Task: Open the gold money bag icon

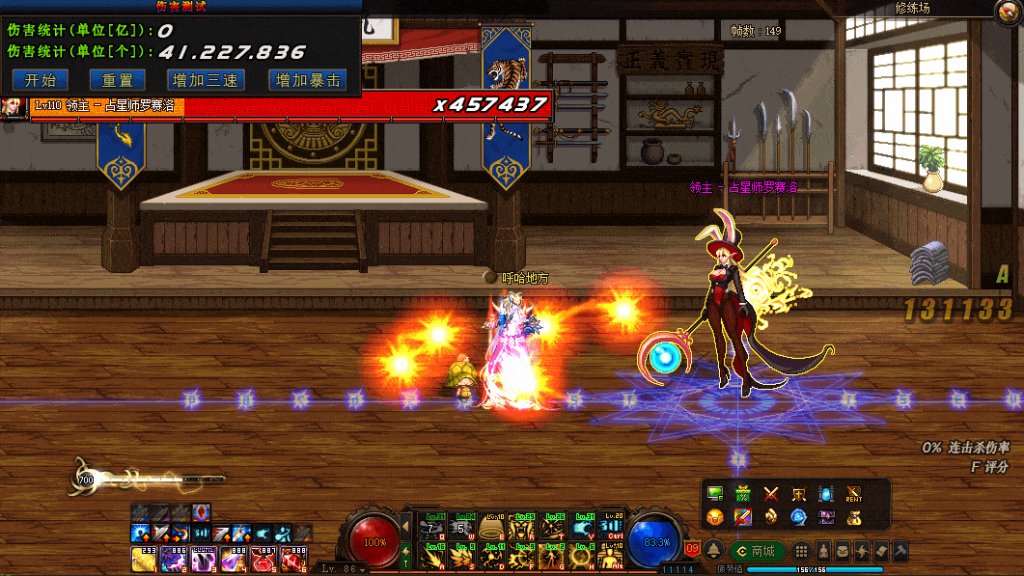Action: (853, 517)
